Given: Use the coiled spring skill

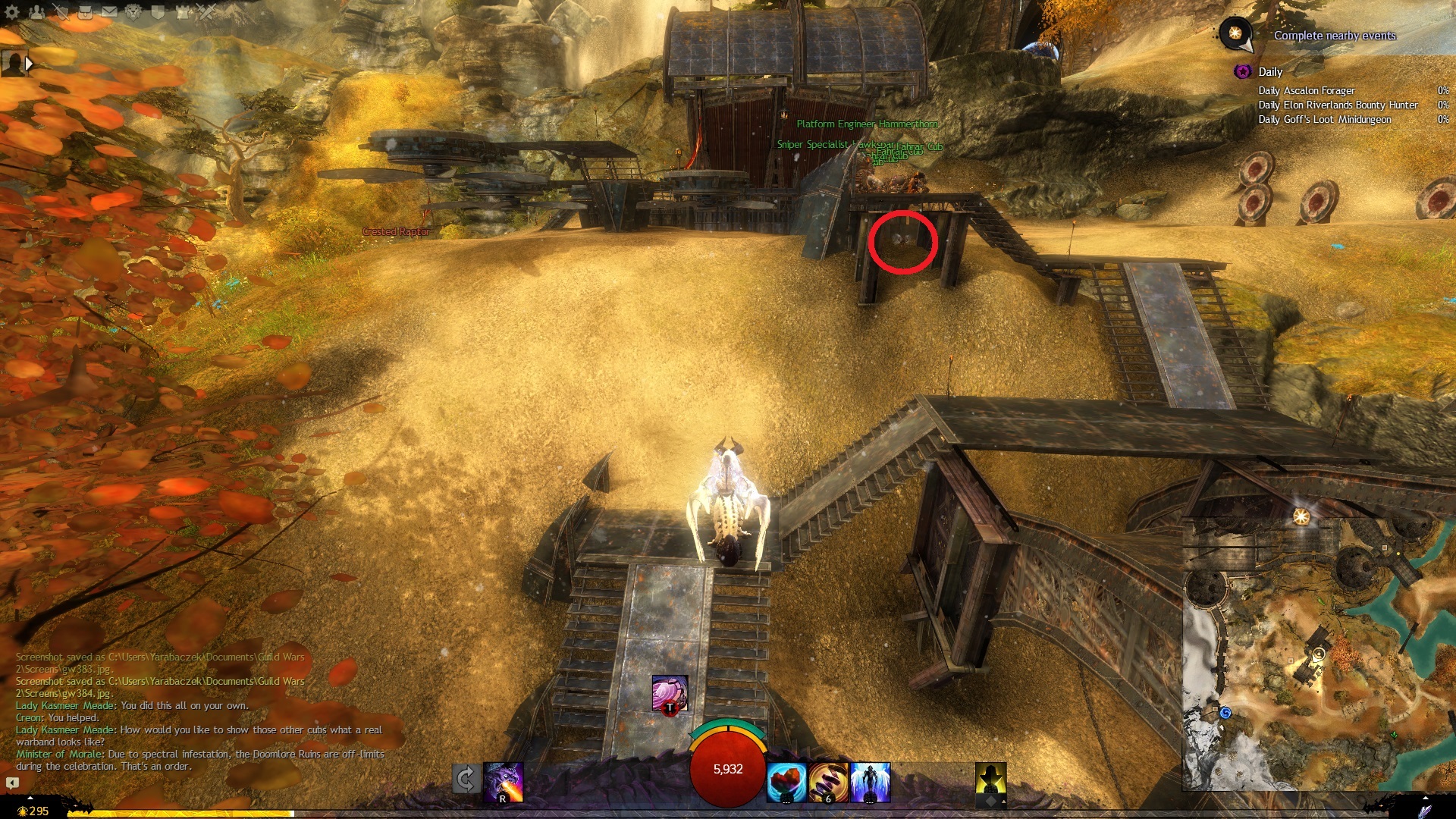Looking at the screenshot, I should [x=828, y=782].
